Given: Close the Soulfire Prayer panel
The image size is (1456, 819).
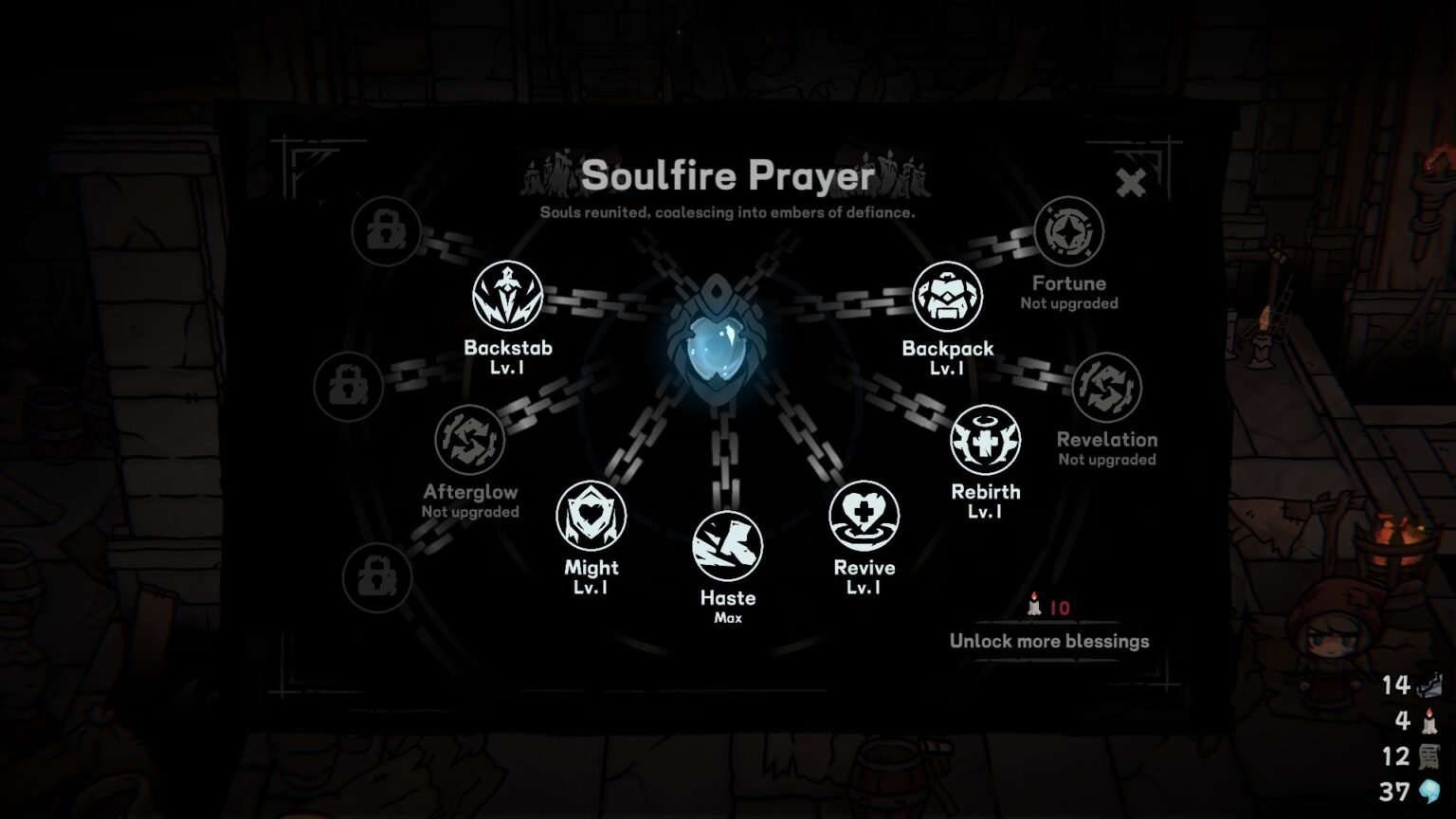Looking at the screenshot, I should (x=1132, y=183).
